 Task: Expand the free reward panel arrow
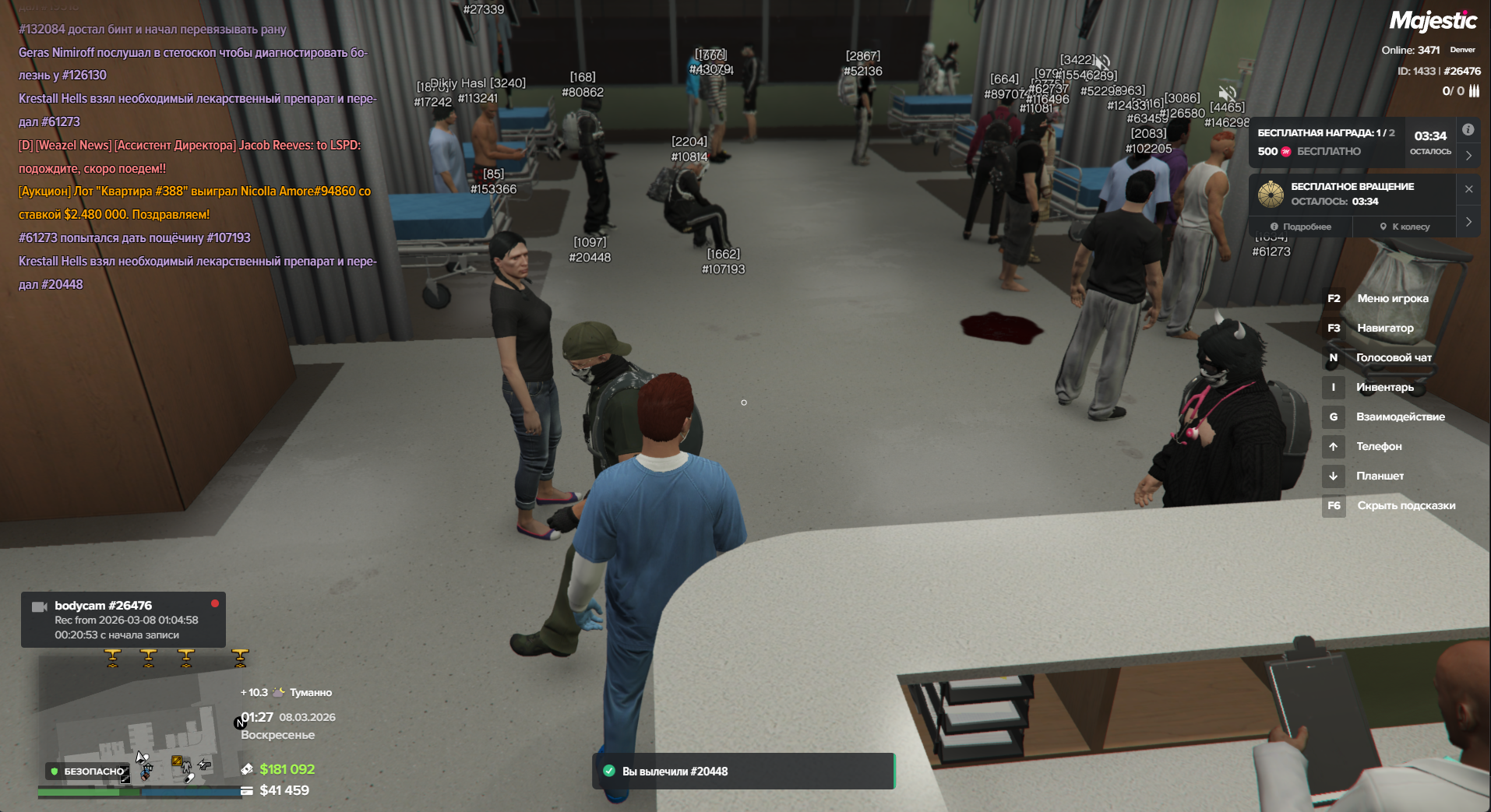(x=1468, y=155)
